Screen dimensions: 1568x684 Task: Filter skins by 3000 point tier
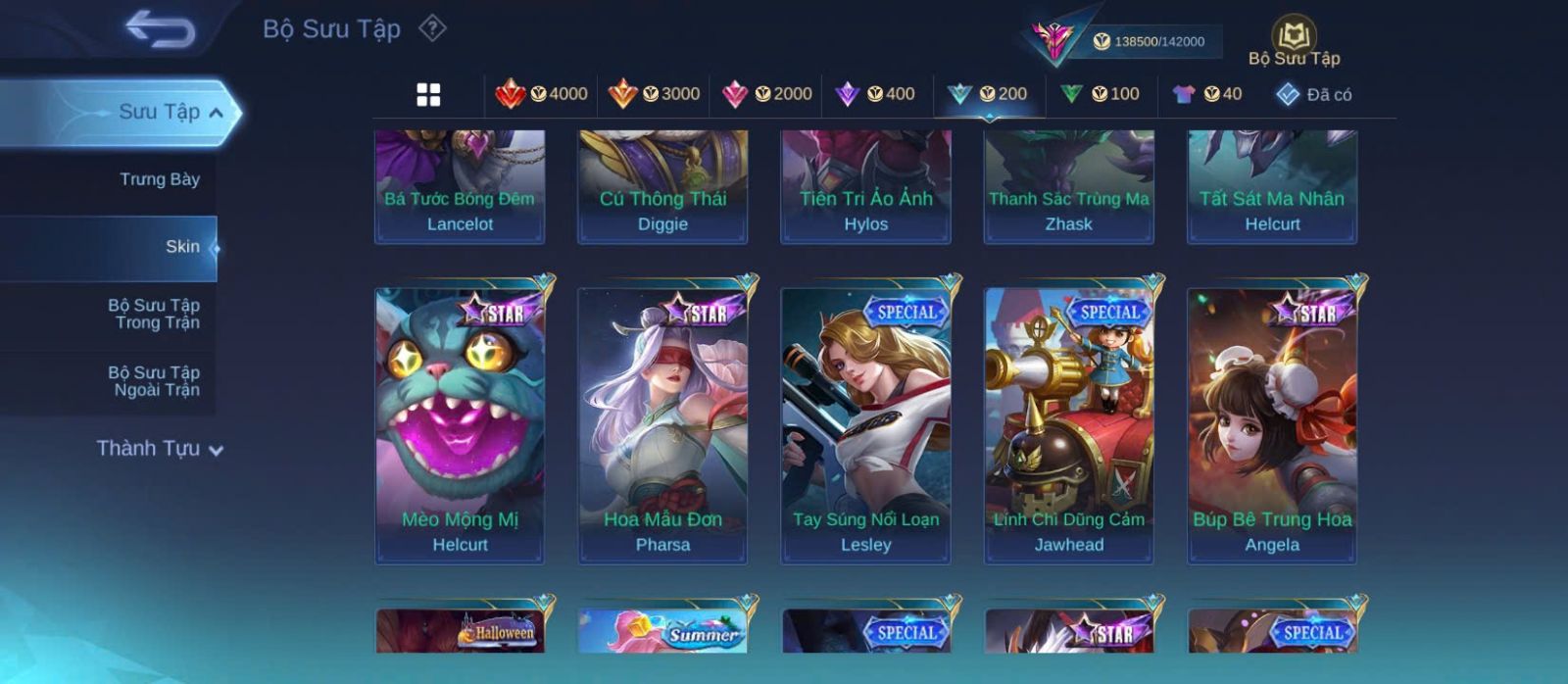pyautogui.click(x=654, y=94)
